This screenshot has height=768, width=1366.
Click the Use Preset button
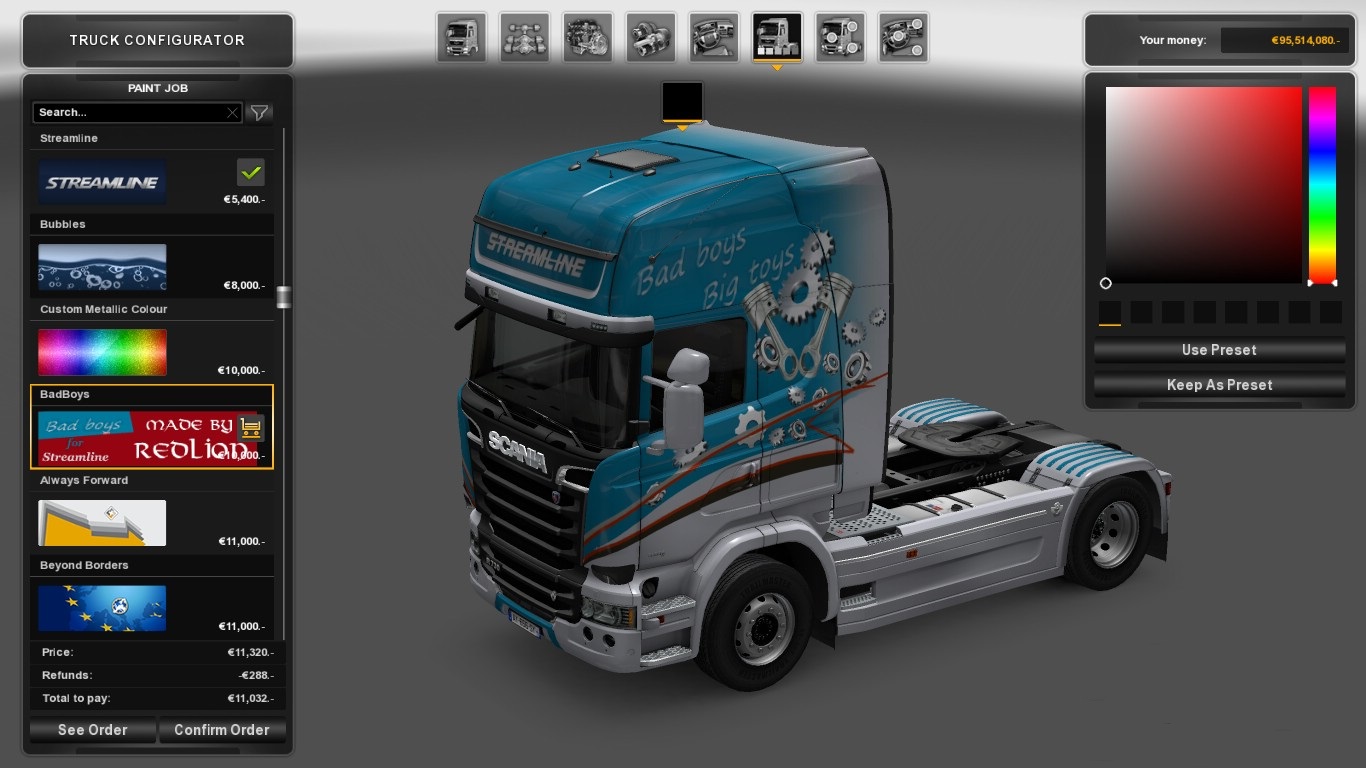tap(1218, 350)
